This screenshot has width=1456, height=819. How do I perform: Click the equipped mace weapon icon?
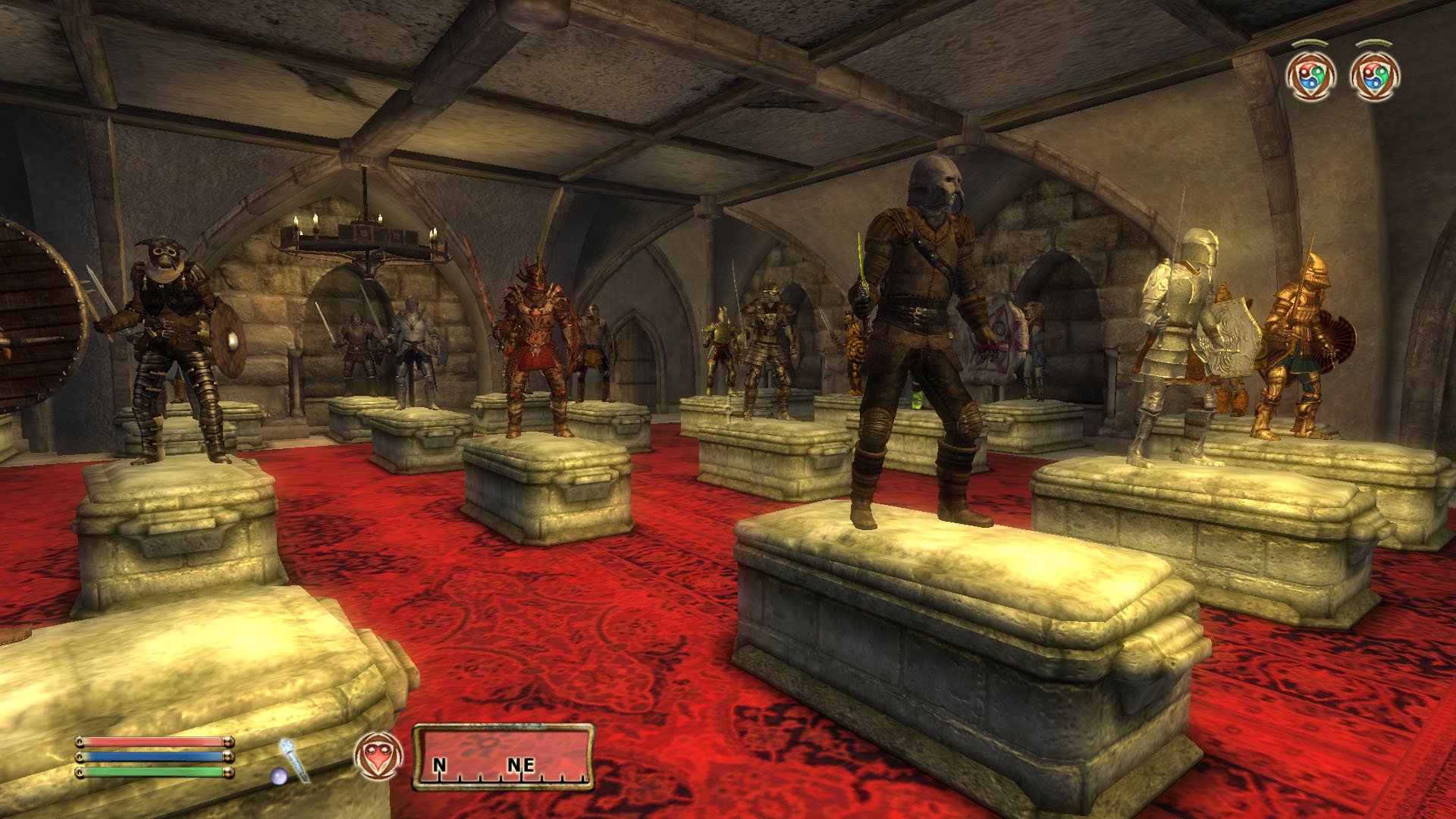click(x=293, y=760)
